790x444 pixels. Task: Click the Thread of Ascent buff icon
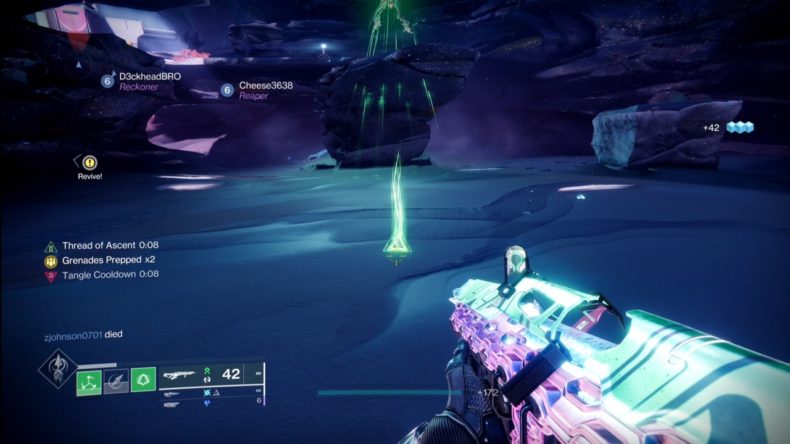click(50, 245)
